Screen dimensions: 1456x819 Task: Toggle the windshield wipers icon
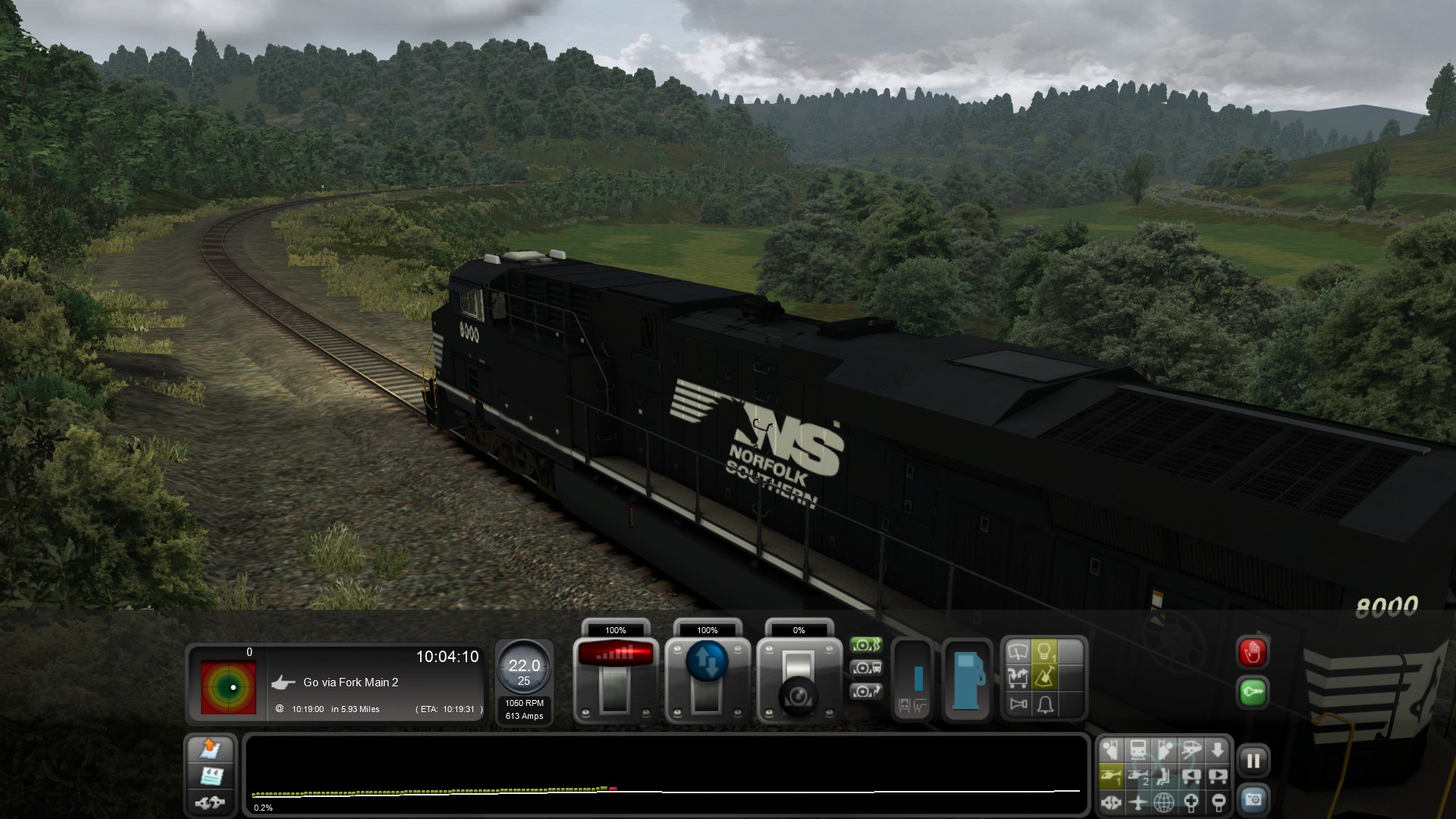(x=1018, y=651)
